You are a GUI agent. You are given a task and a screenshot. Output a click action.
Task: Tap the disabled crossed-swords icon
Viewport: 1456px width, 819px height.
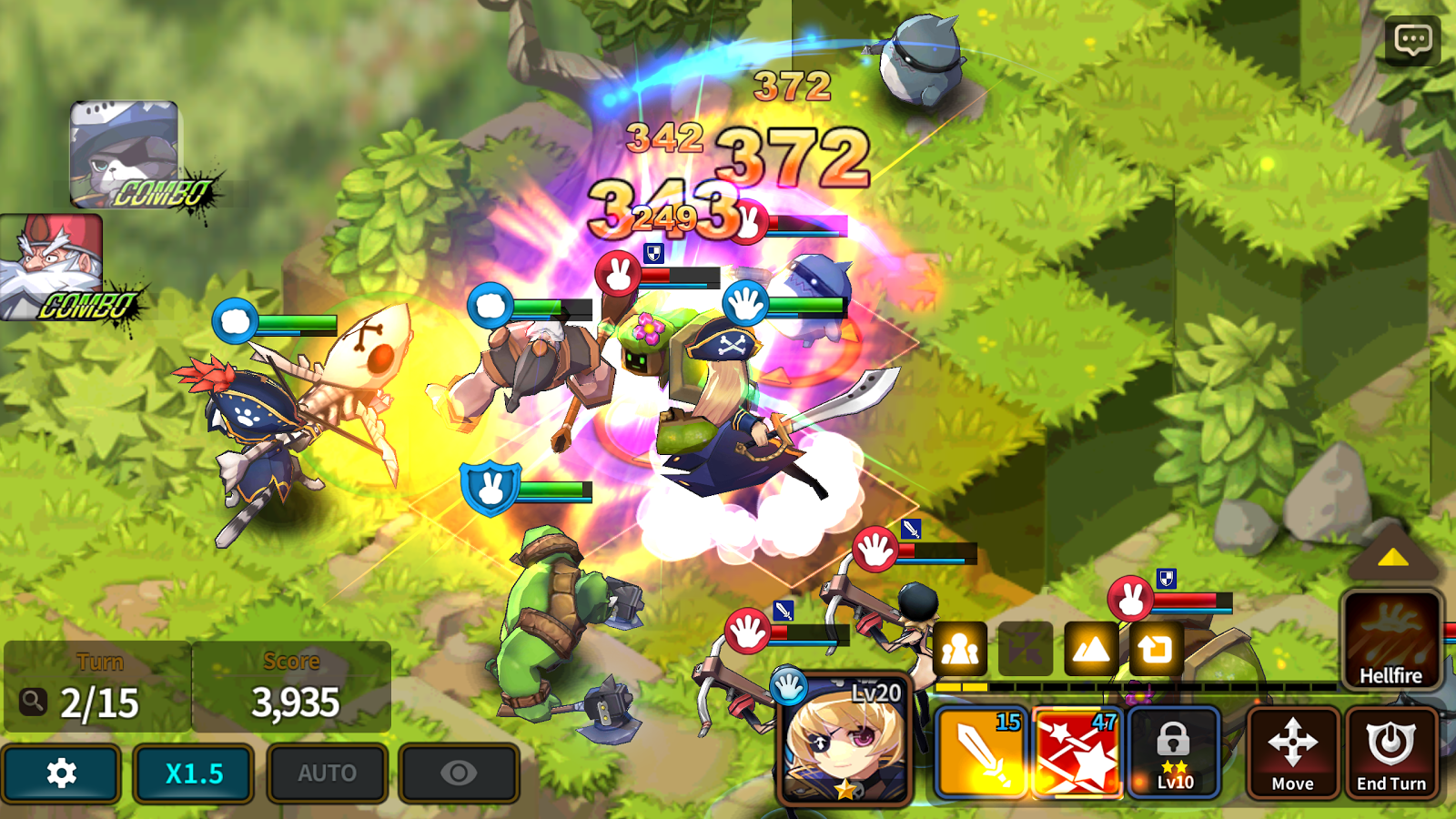coord(1026,648)
